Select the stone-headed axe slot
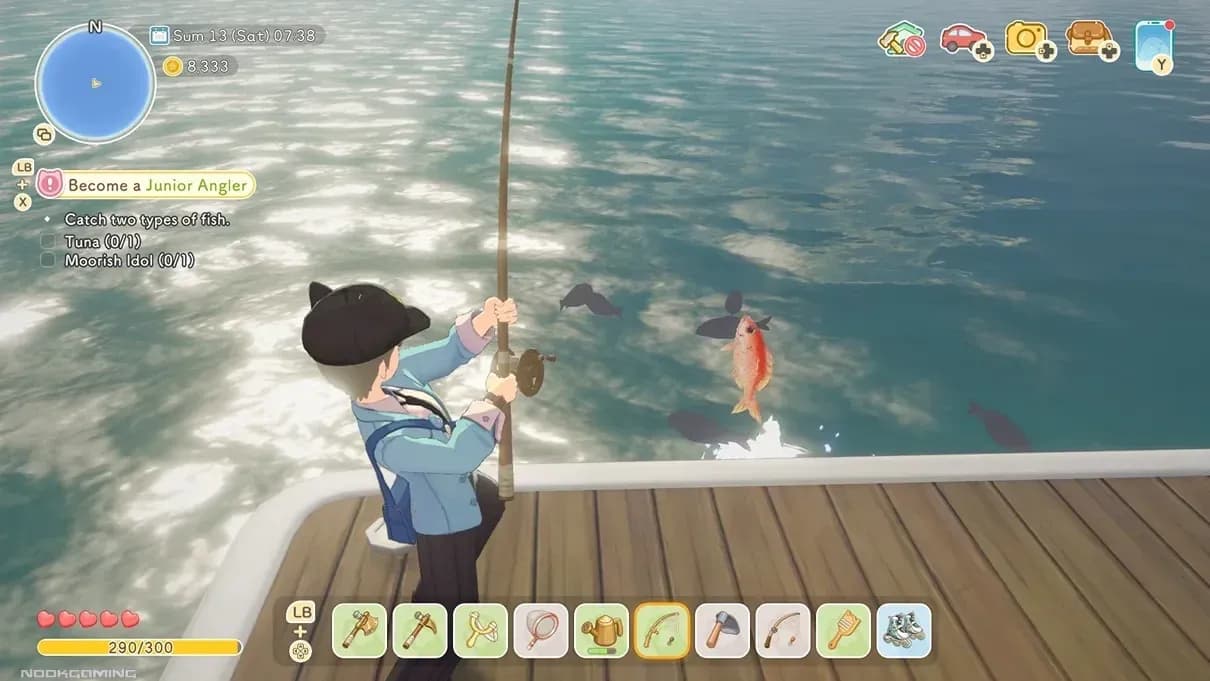This screenshot has width=1210, height=681. click(722, 631)
